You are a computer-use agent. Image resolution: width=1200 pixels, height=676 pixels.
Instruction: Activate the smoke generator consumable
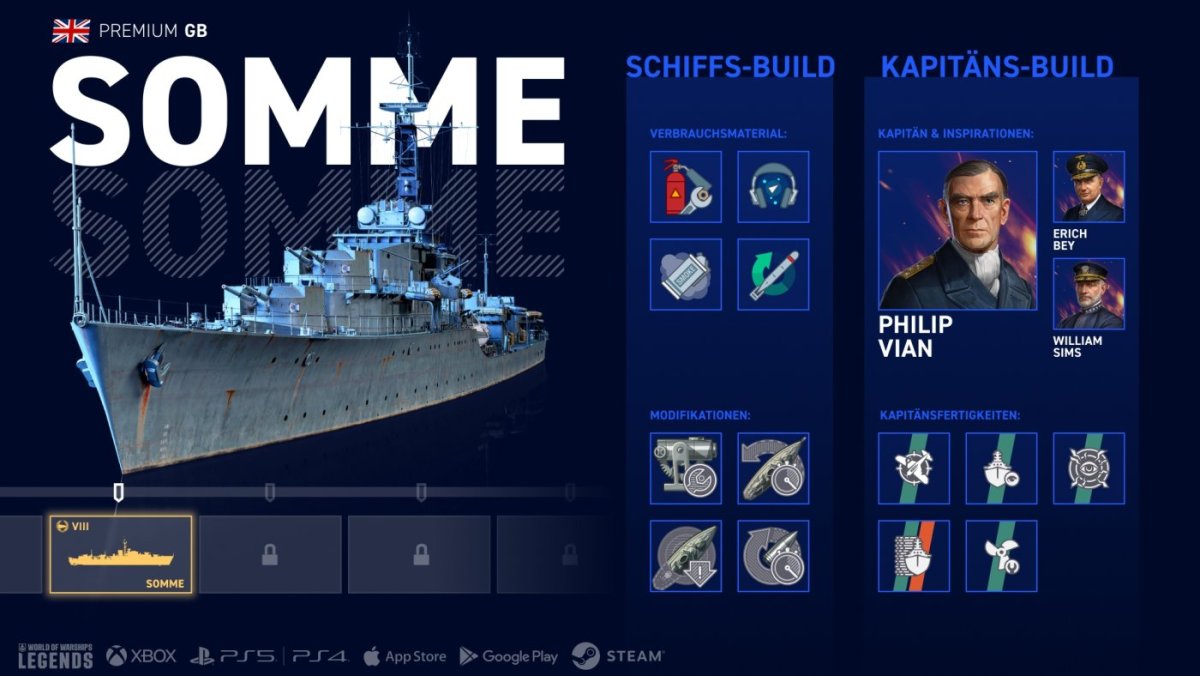point(686,274)
